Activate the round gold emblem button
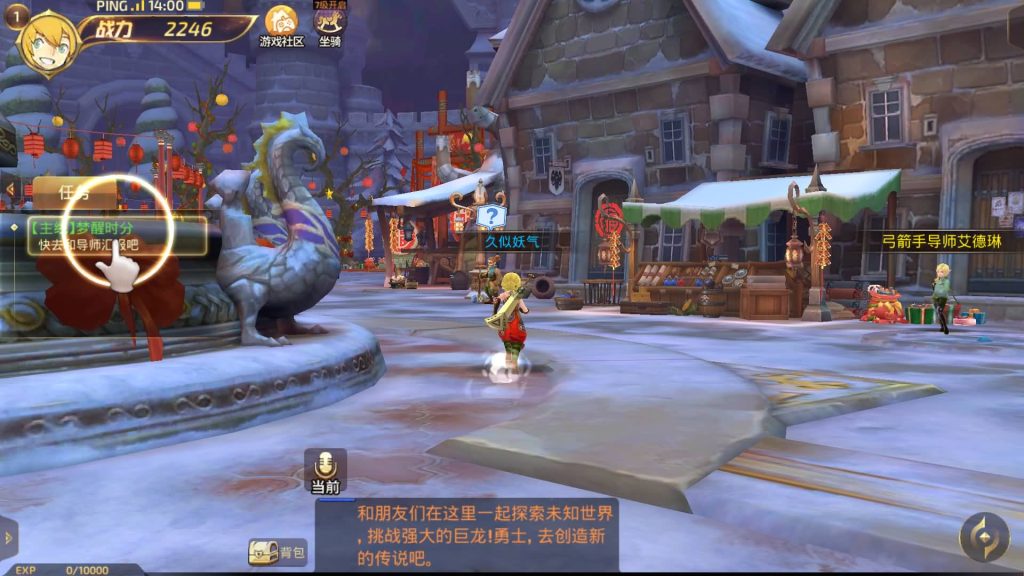The image size is (1024, 576). (x=984, y=537)
